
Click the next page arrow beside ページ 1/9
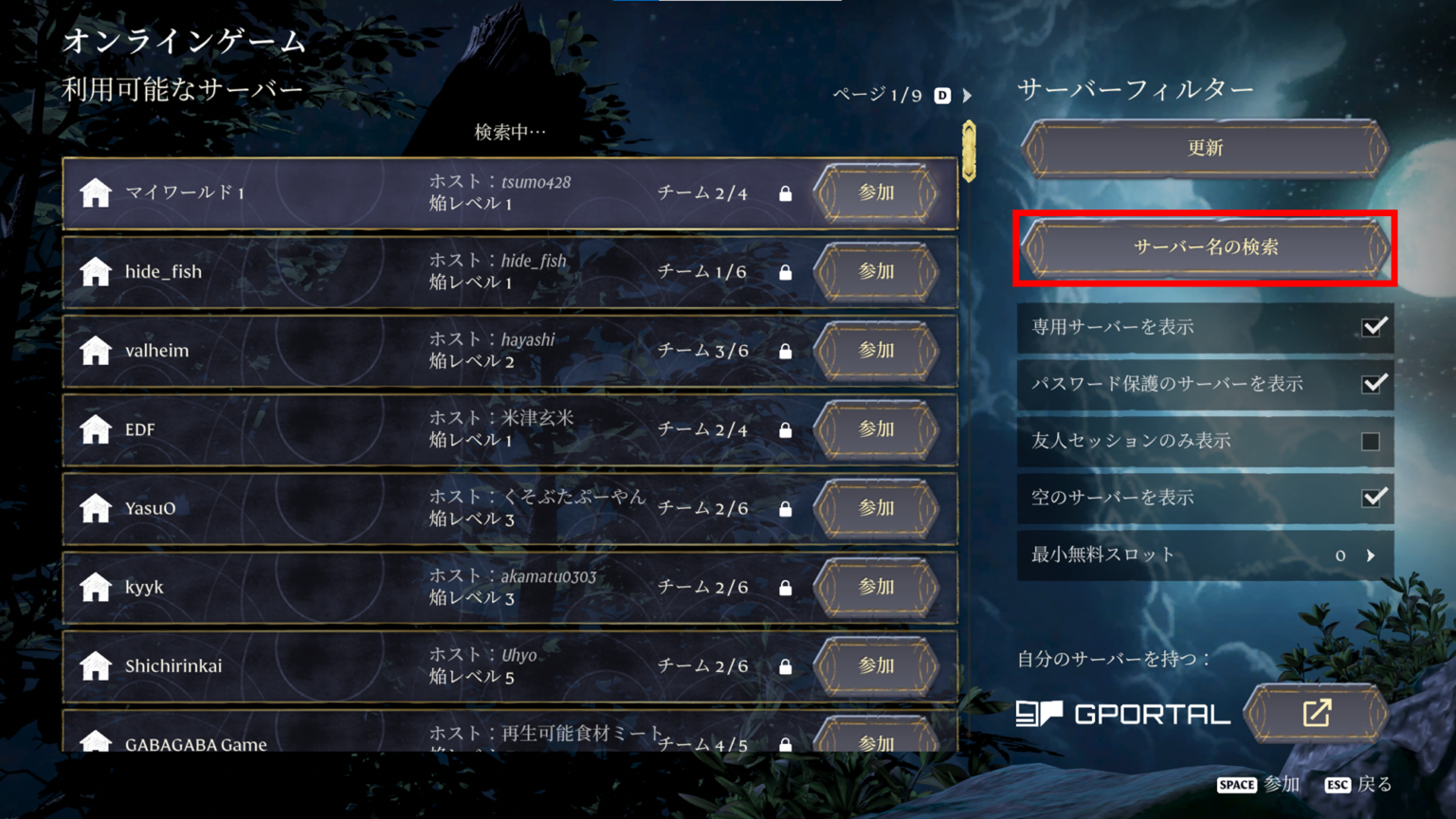point(967,95)
